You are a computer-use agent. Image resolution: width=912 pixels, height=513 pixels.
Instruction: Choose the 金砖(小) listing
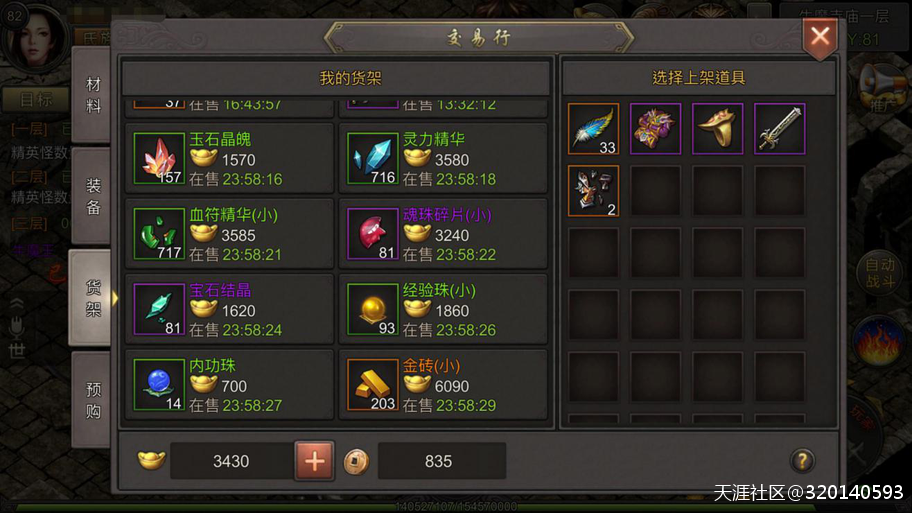pos(443,386)
